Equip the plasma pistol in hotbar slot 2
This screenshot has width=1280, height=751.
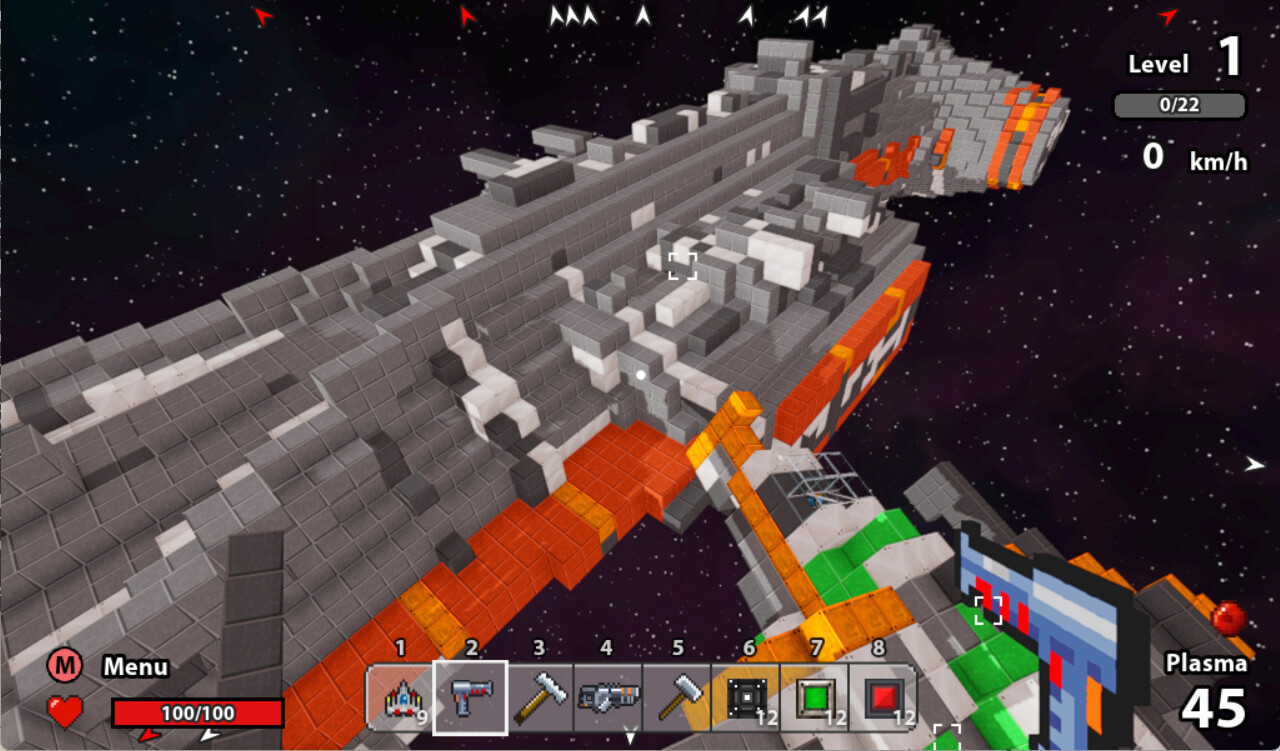point(470,697)
